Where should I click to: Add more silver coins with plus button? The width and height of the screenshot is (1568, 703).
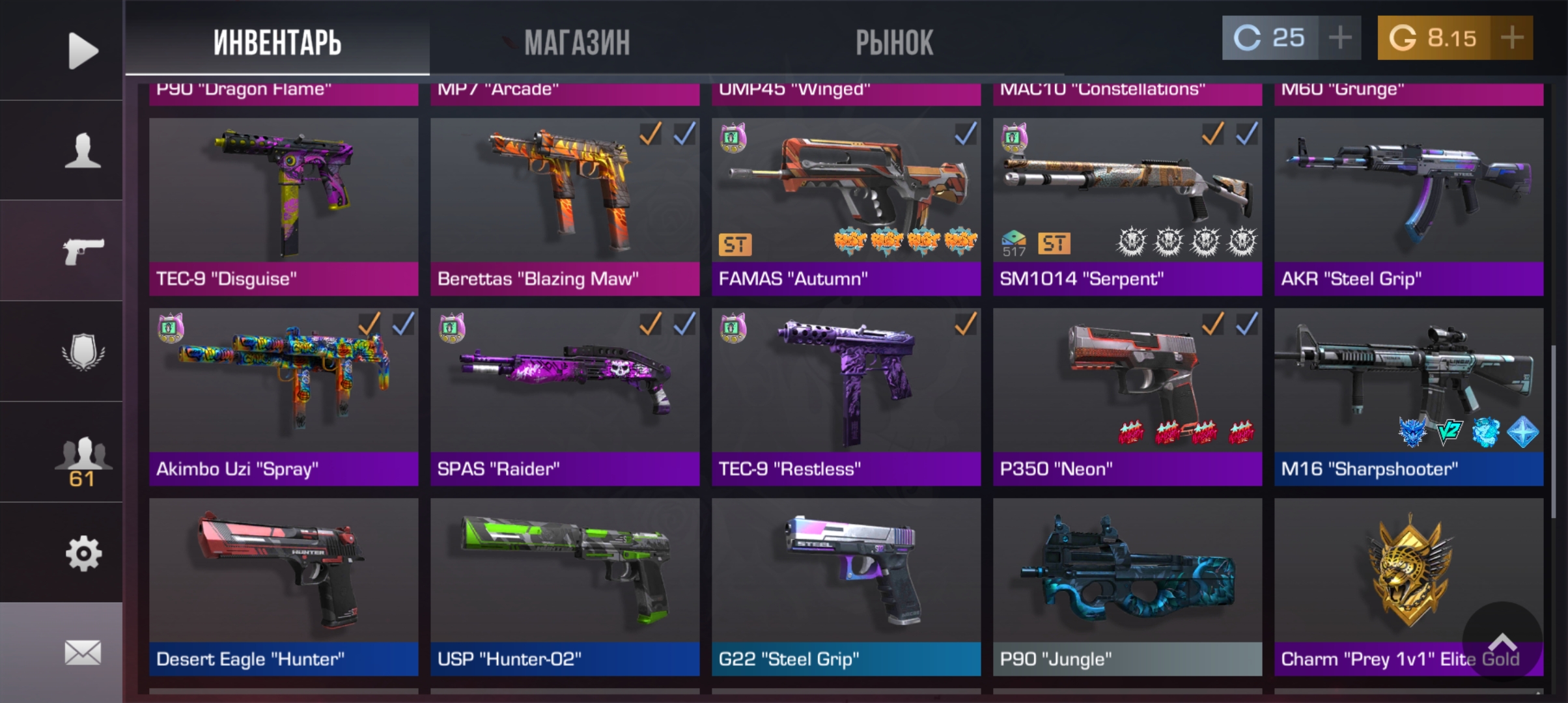tap(1339, 38)
